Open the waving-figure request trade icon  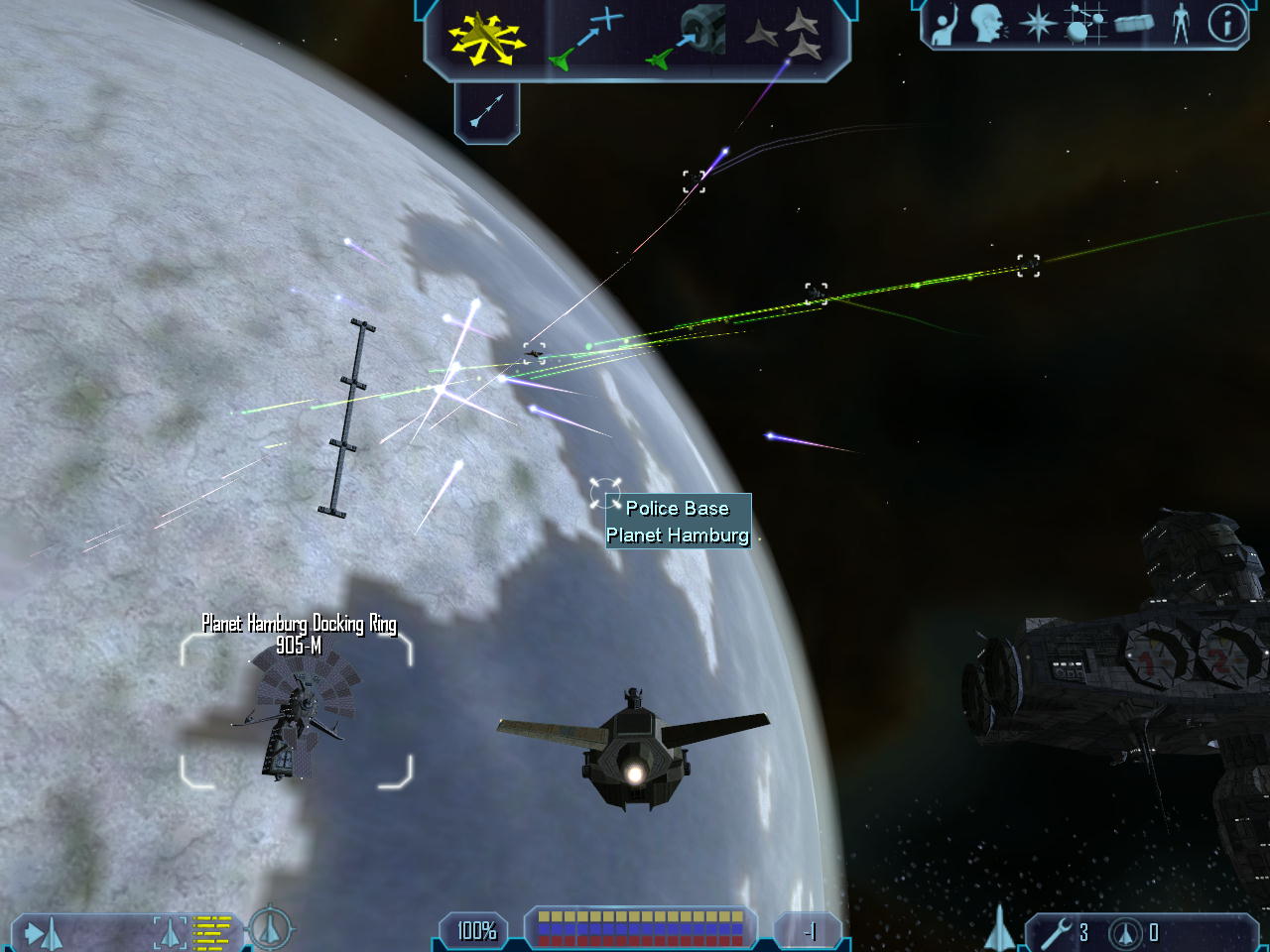[x=944, y=23]
